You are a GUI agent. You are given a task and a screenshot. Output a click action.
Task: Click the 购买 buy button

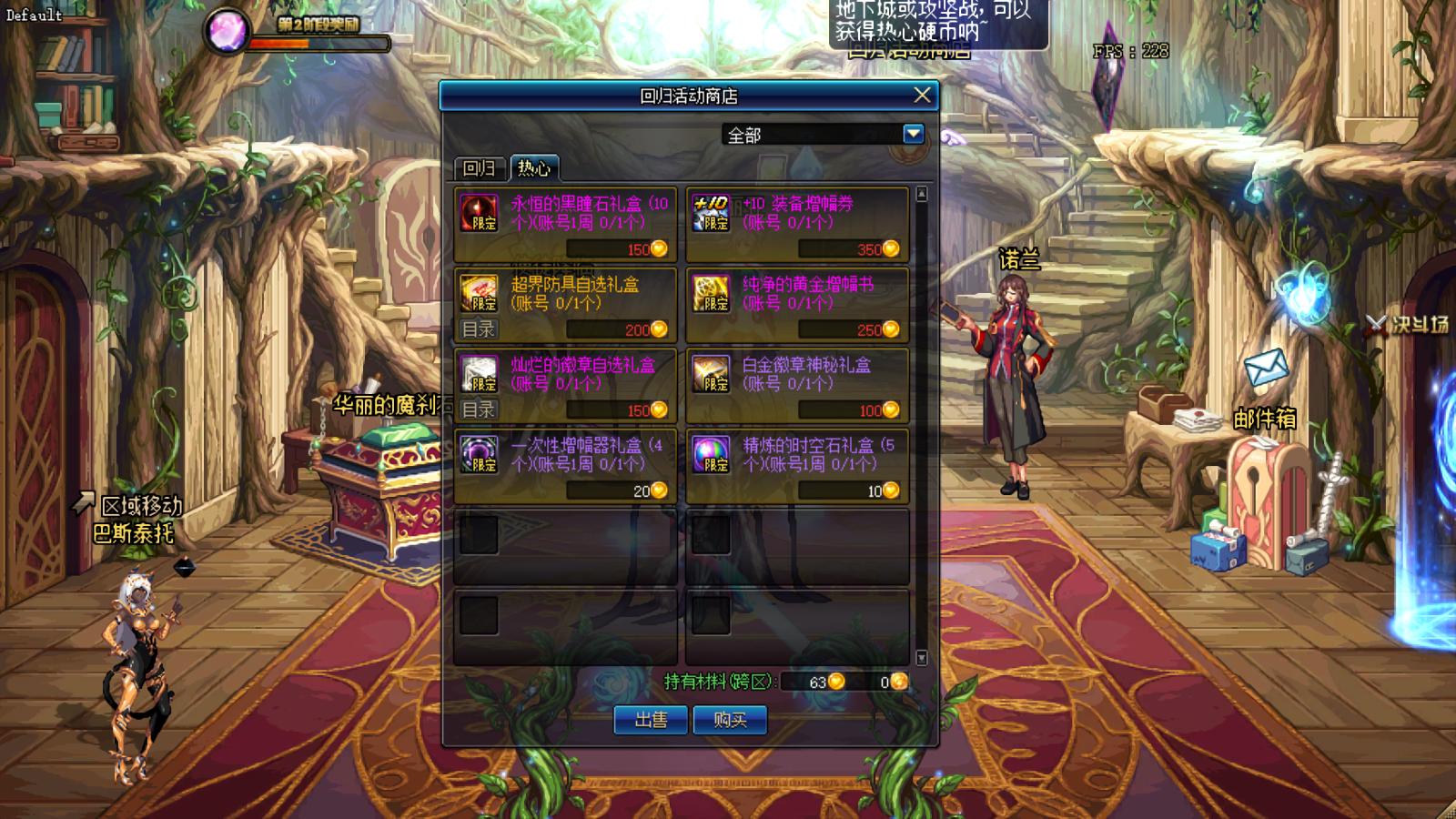click(x=730, y=721)
